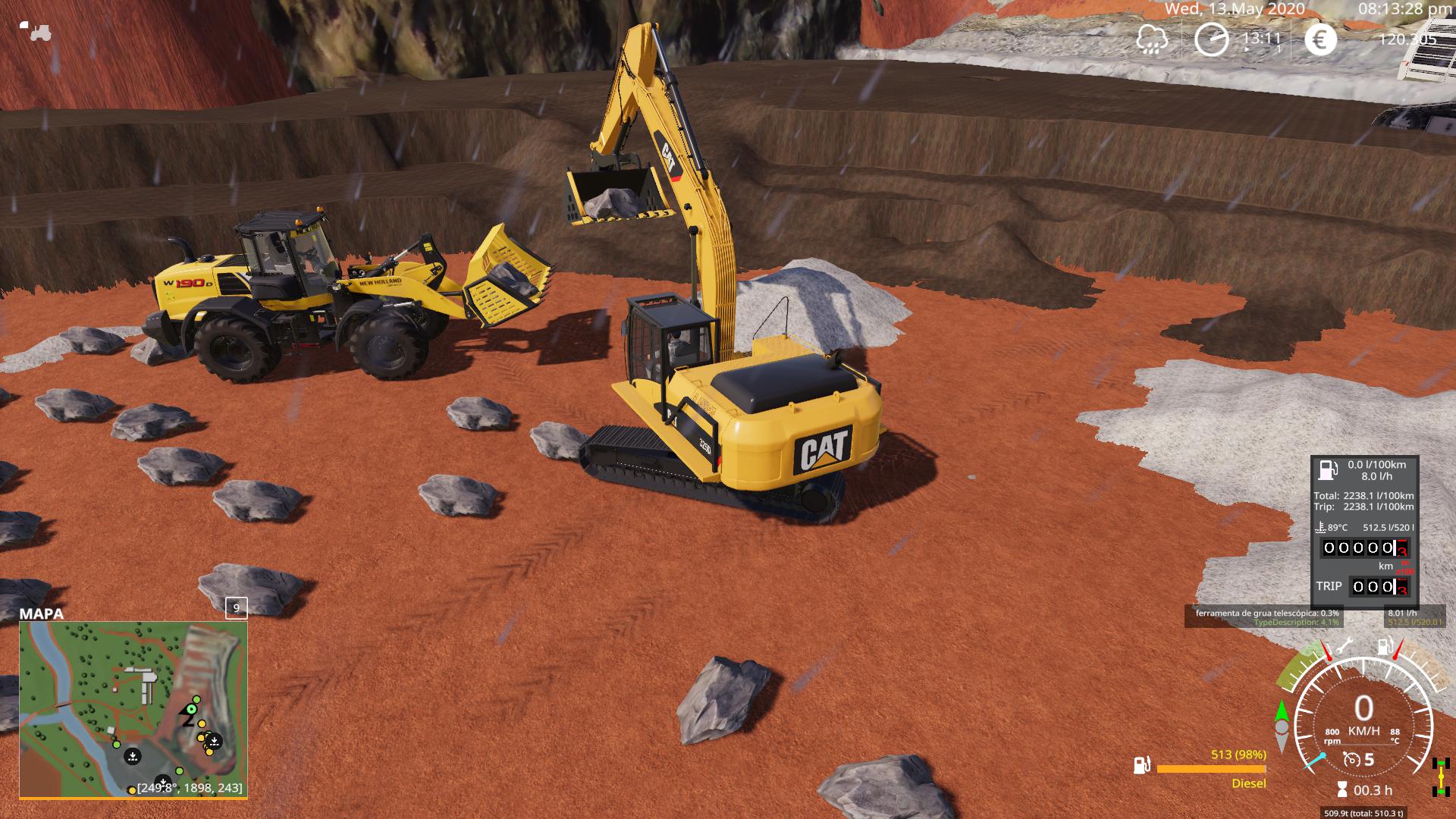Viewport: 1456px width, 819px height.
Task: Click the fuel pump icon beside Diesel bar
Action: (1142, 765)
